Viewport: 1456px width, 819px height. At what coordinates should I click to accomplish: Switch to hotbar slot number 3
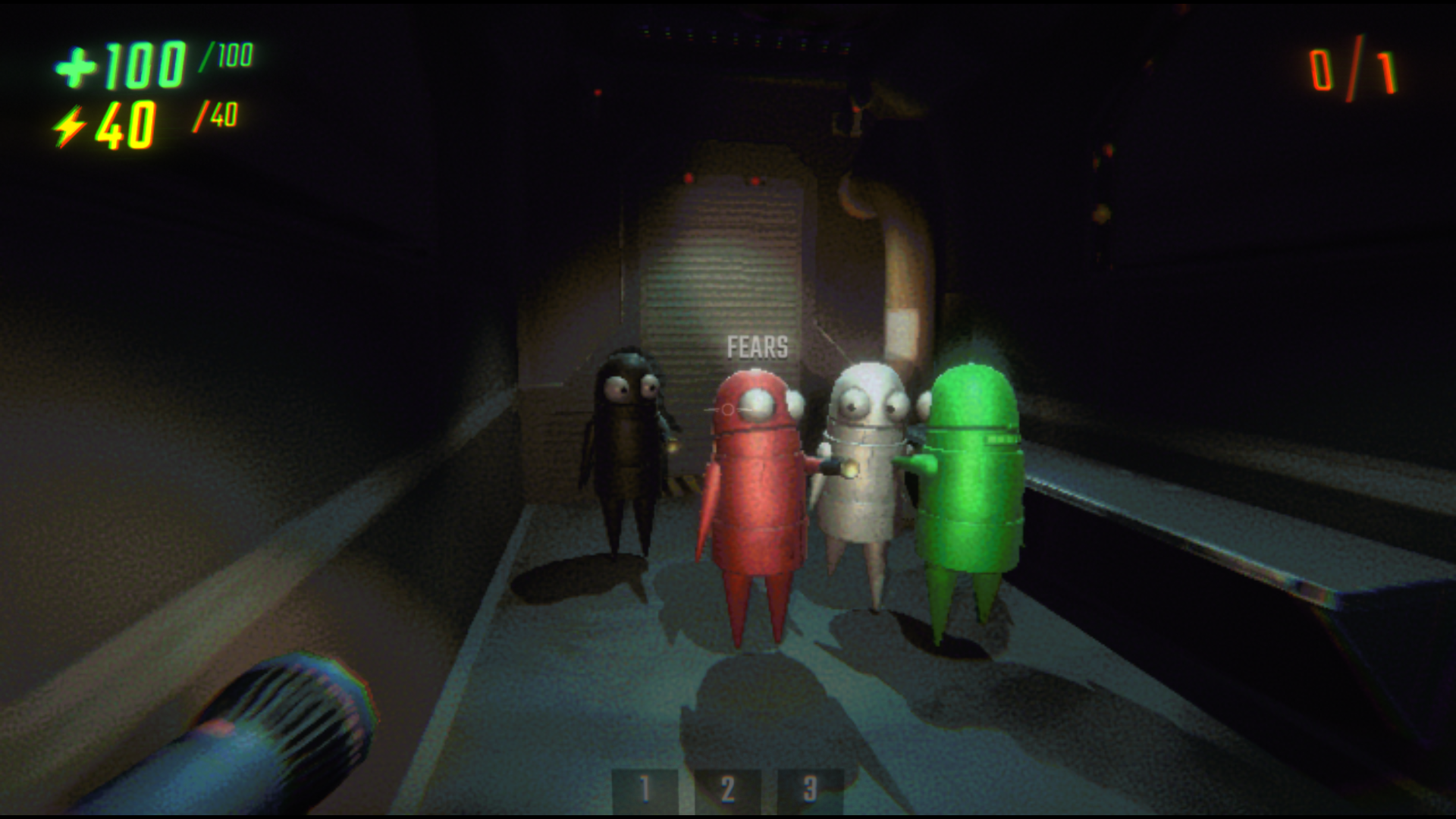(810, 789)
